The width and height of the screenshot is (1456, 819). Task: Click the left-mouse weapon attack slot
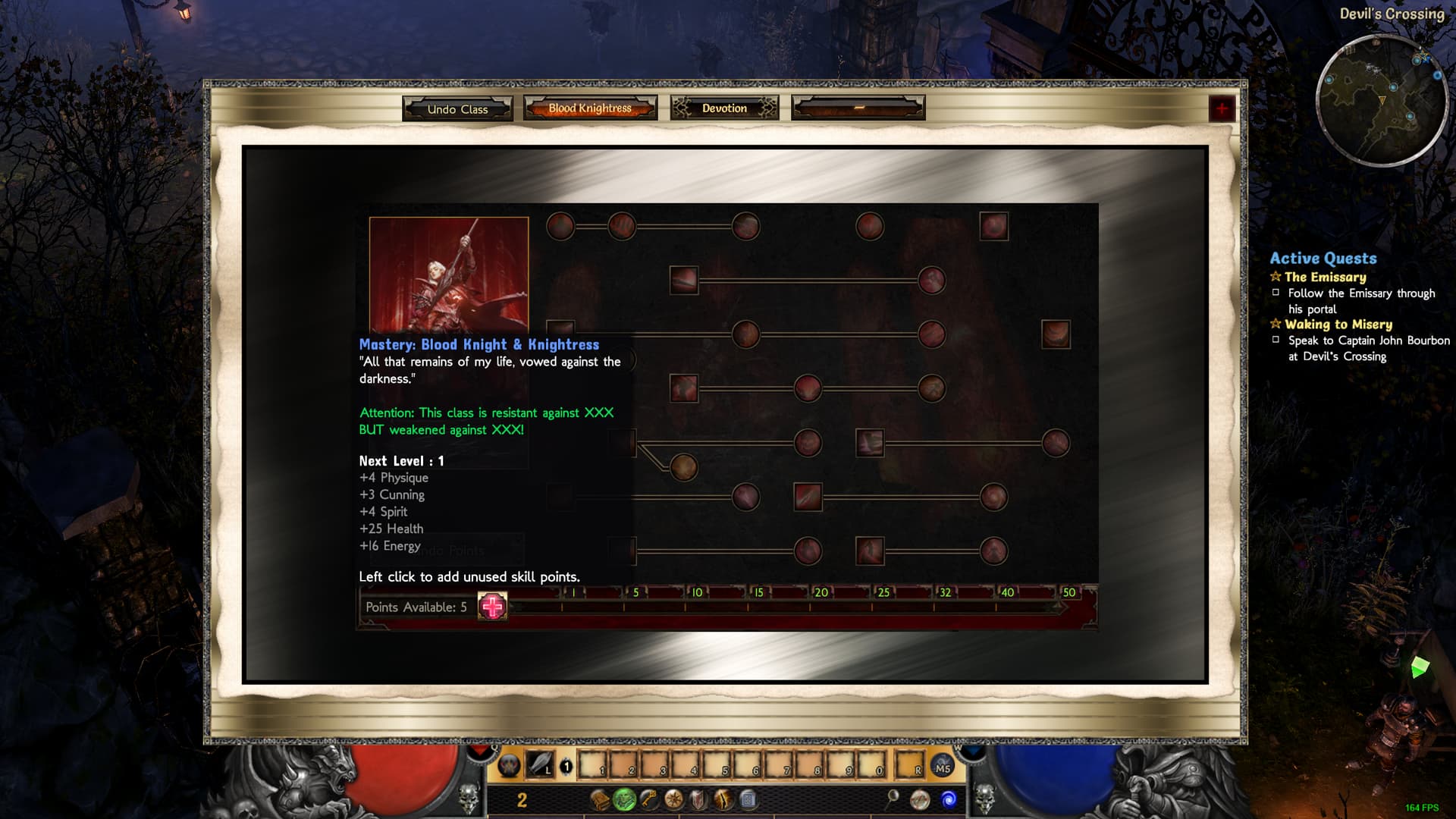(x=540, y=765)
